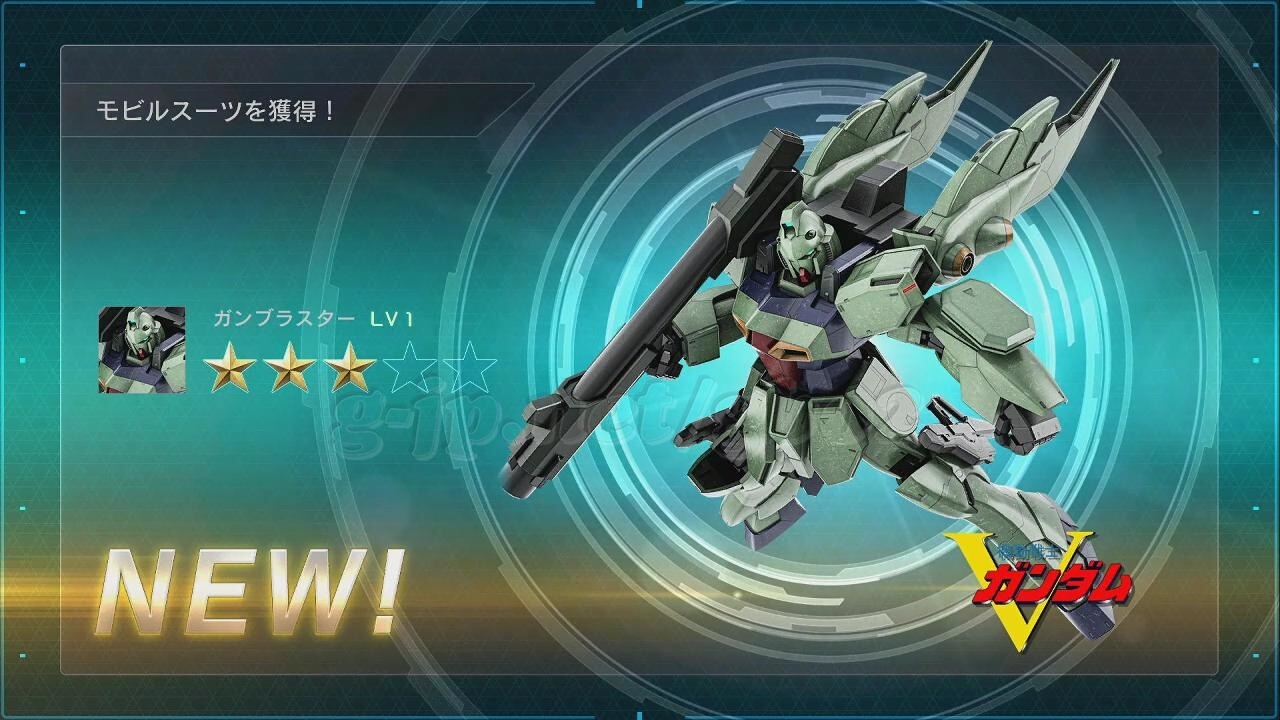This screenshot has height=720, width=1280.
Task: Select the Gunblaster mobile suit portrait thumbnail
Action: (142, 350)
